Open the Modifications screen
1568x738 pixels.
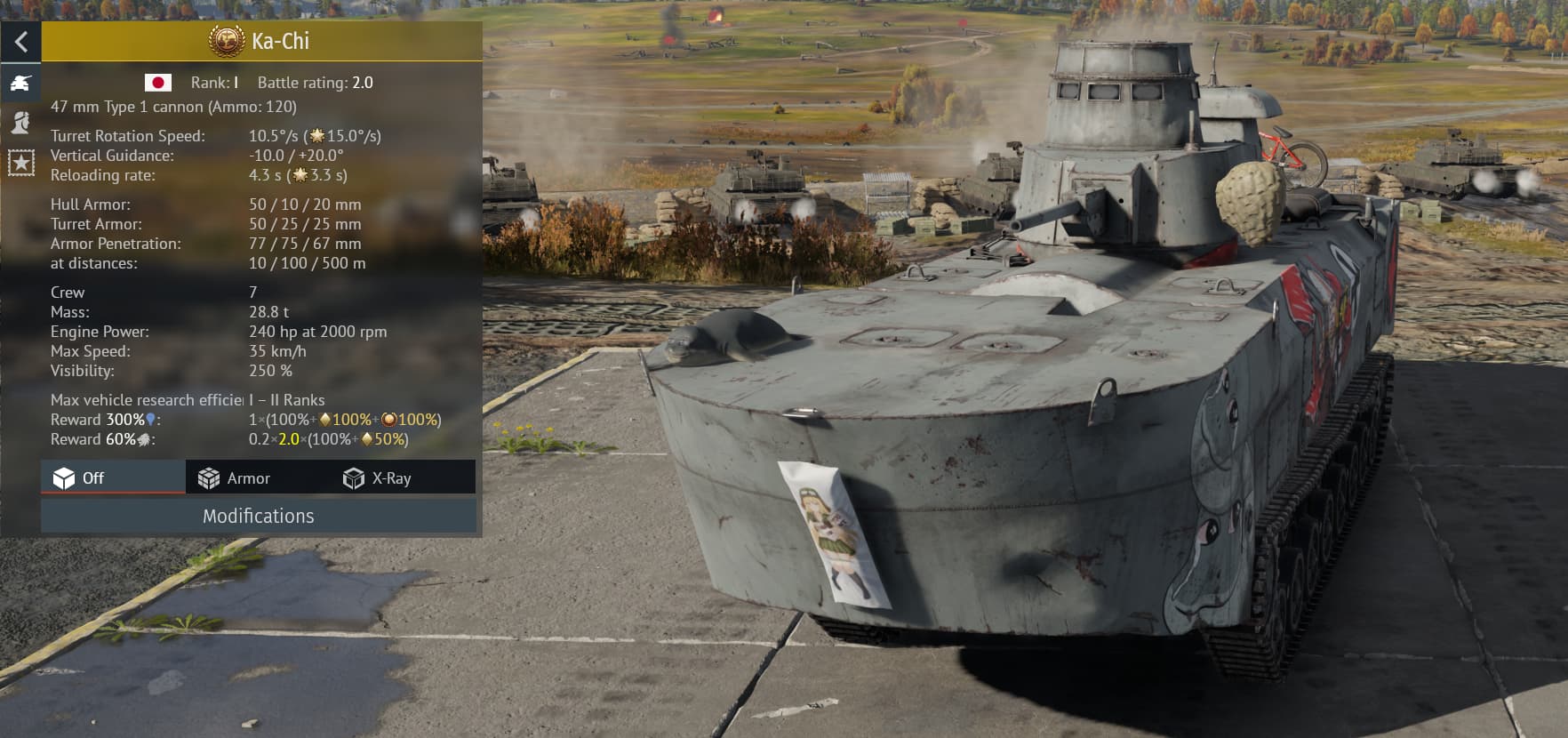coord(258,516)
